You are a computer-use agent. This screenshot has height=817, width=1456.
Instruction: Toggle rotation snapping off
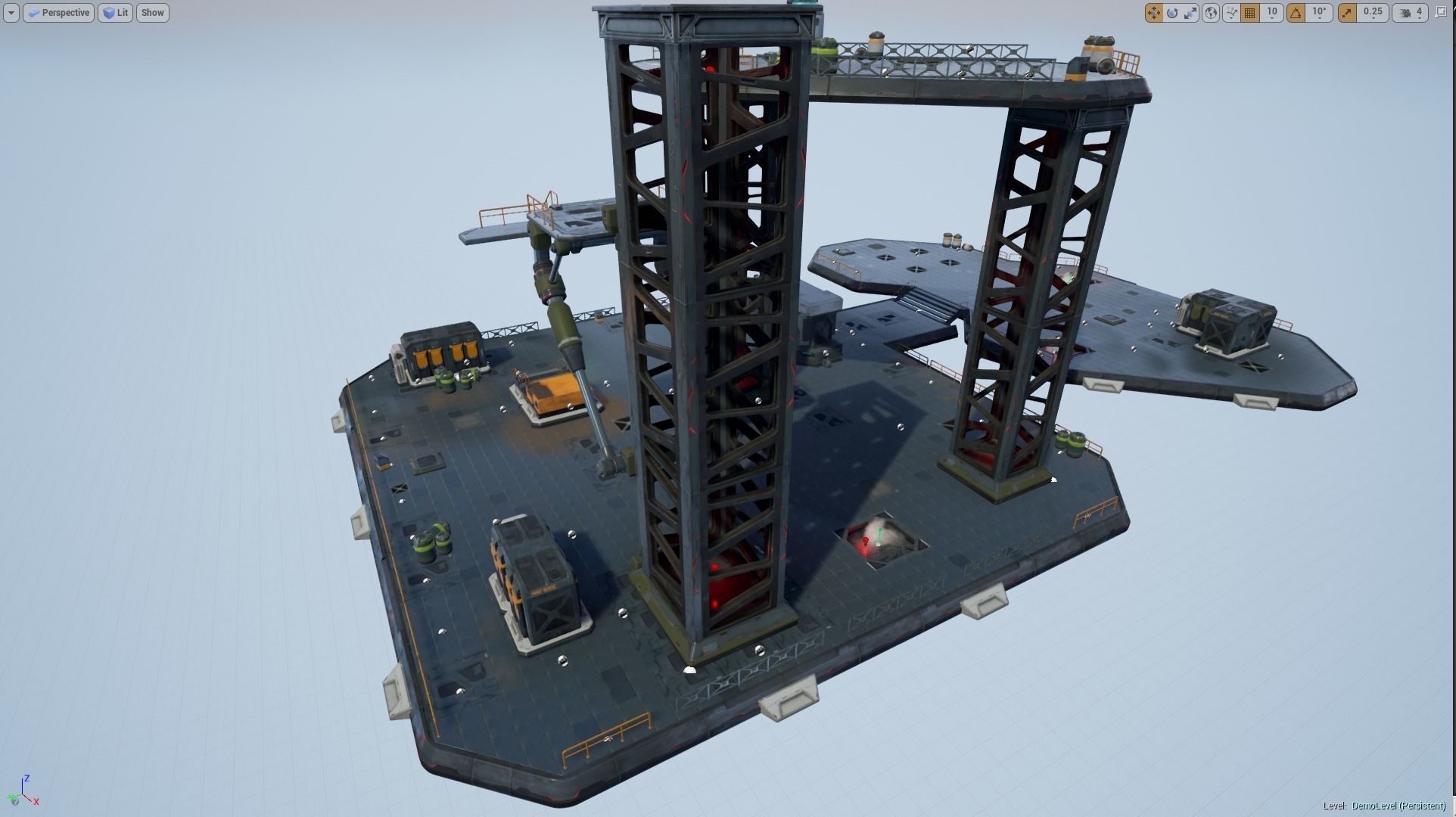tap(1296, 13)
